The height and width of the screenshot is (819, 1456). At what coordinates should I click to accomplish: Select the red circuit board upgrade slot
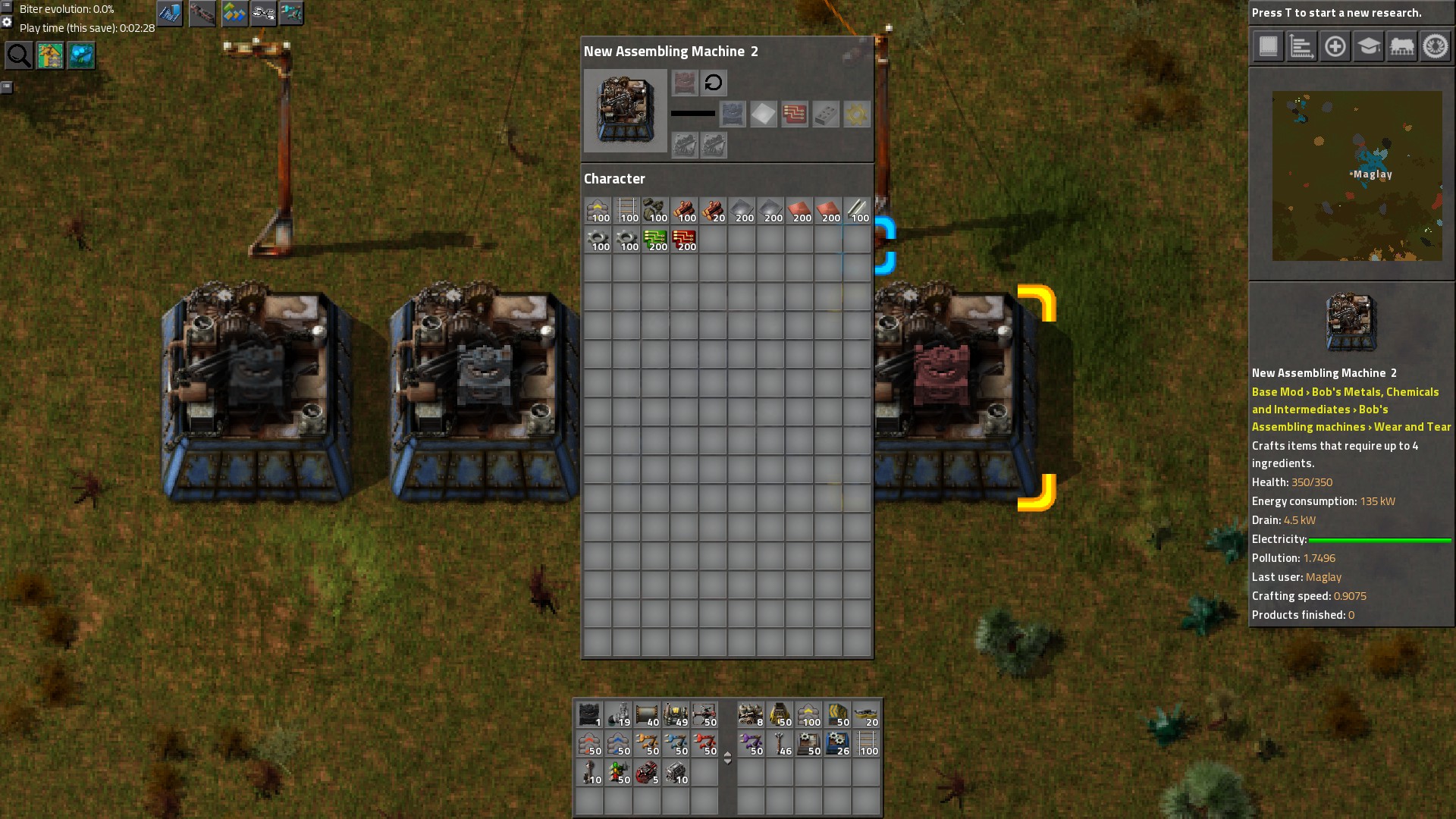click(x=794, y=115)
